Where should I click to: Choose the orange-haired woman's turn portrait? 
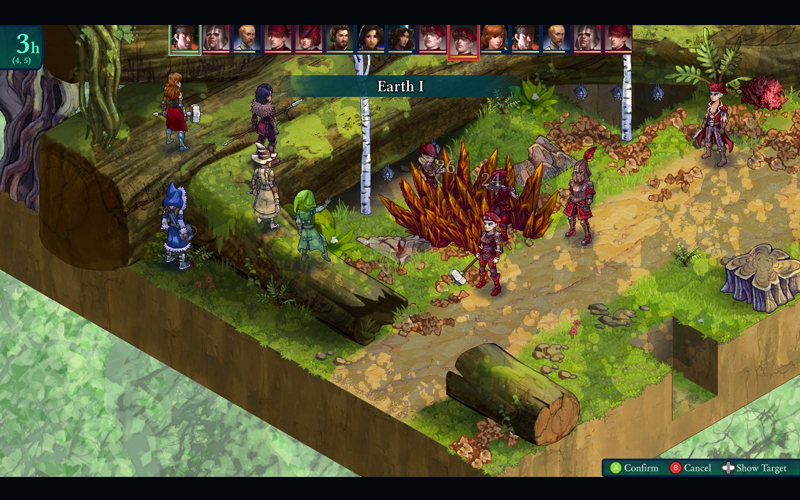coord(494,39)
